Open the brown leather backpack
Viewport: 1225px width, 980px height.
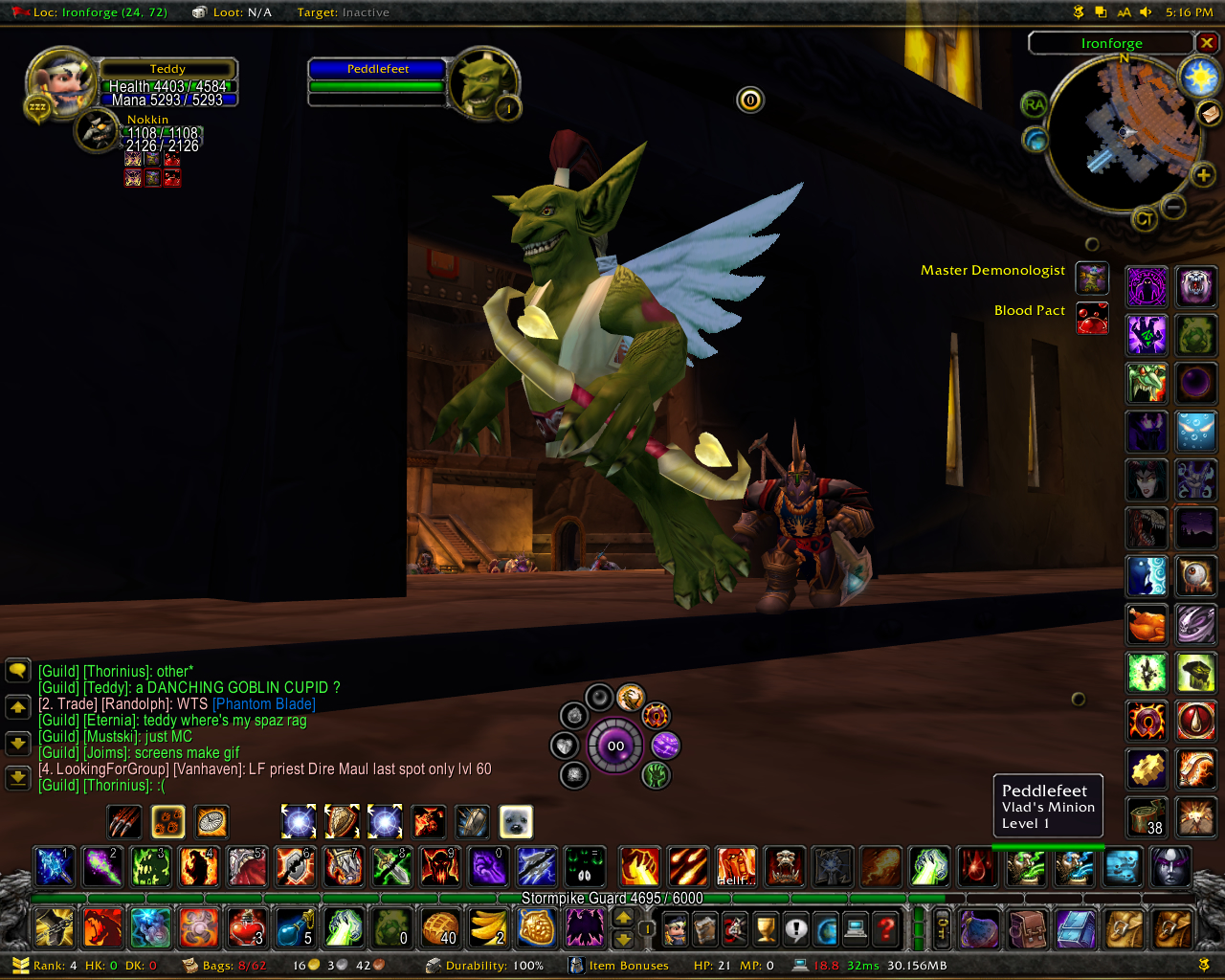[x=1028, y=927]
